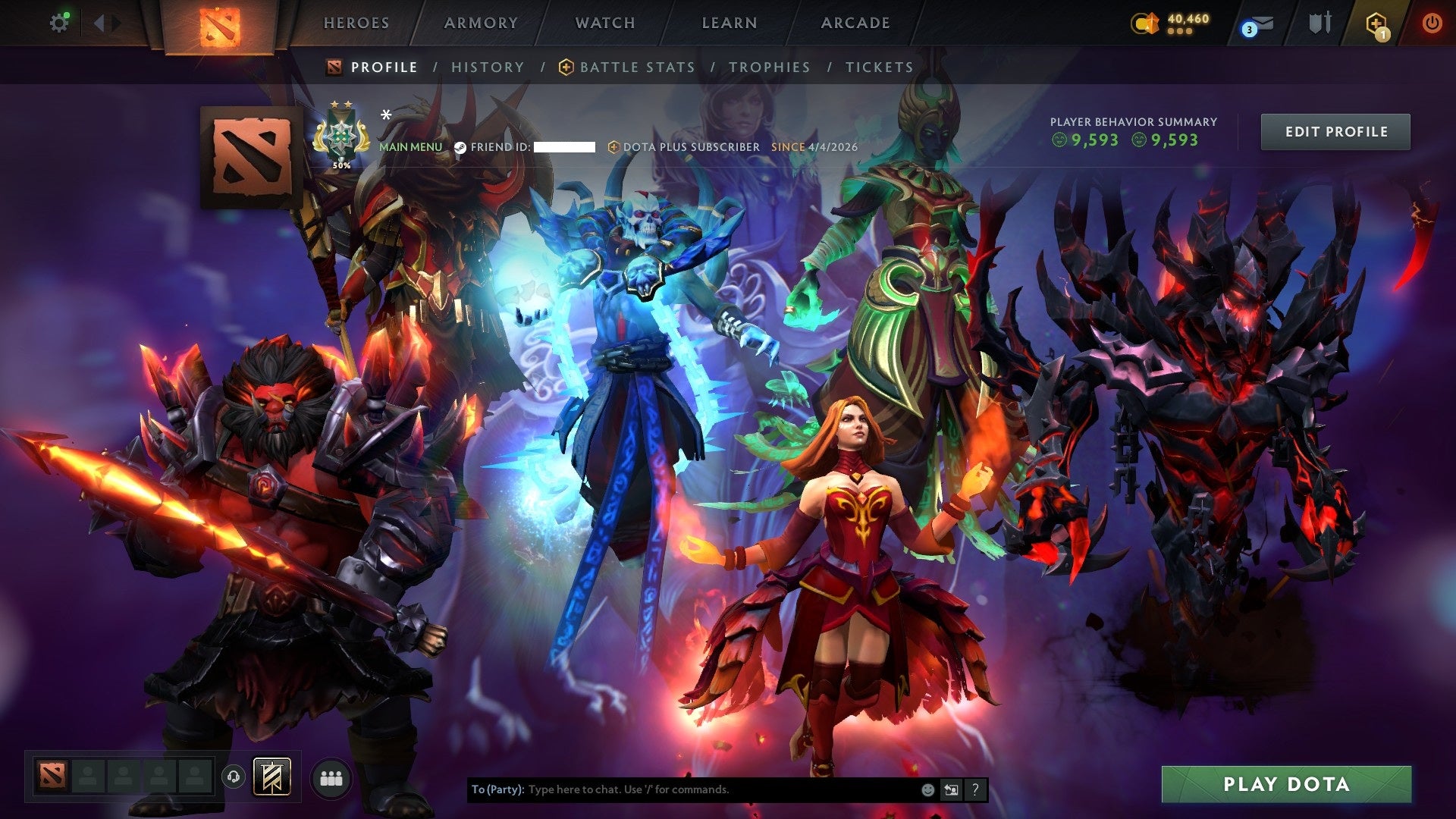Screen dimensions: 1456x819
Task: Open the Steam friend ID icon
Action: pyautogui.click(x=461, y=147)
